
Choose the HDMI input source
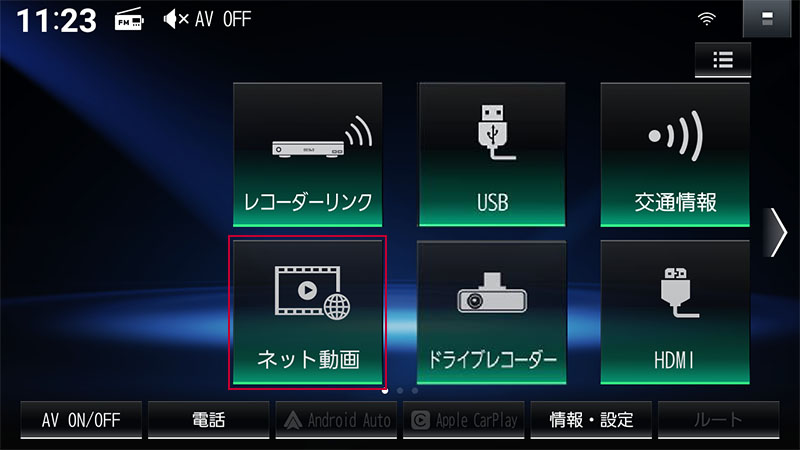(675, 312)
